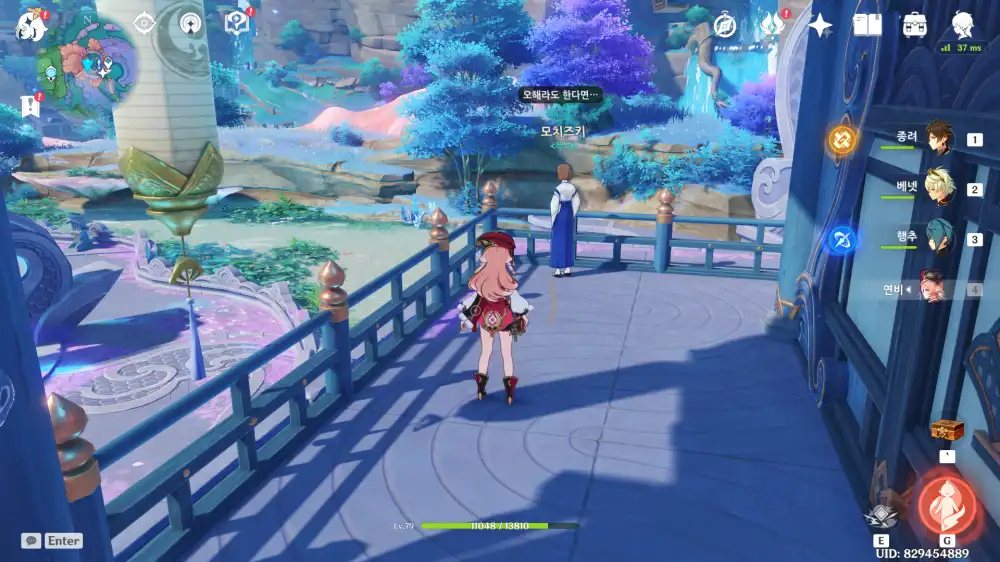Toggle the eye-shaped elemental sight icon
This screenshot has height=562, width=1000.
tap(145, 22)
